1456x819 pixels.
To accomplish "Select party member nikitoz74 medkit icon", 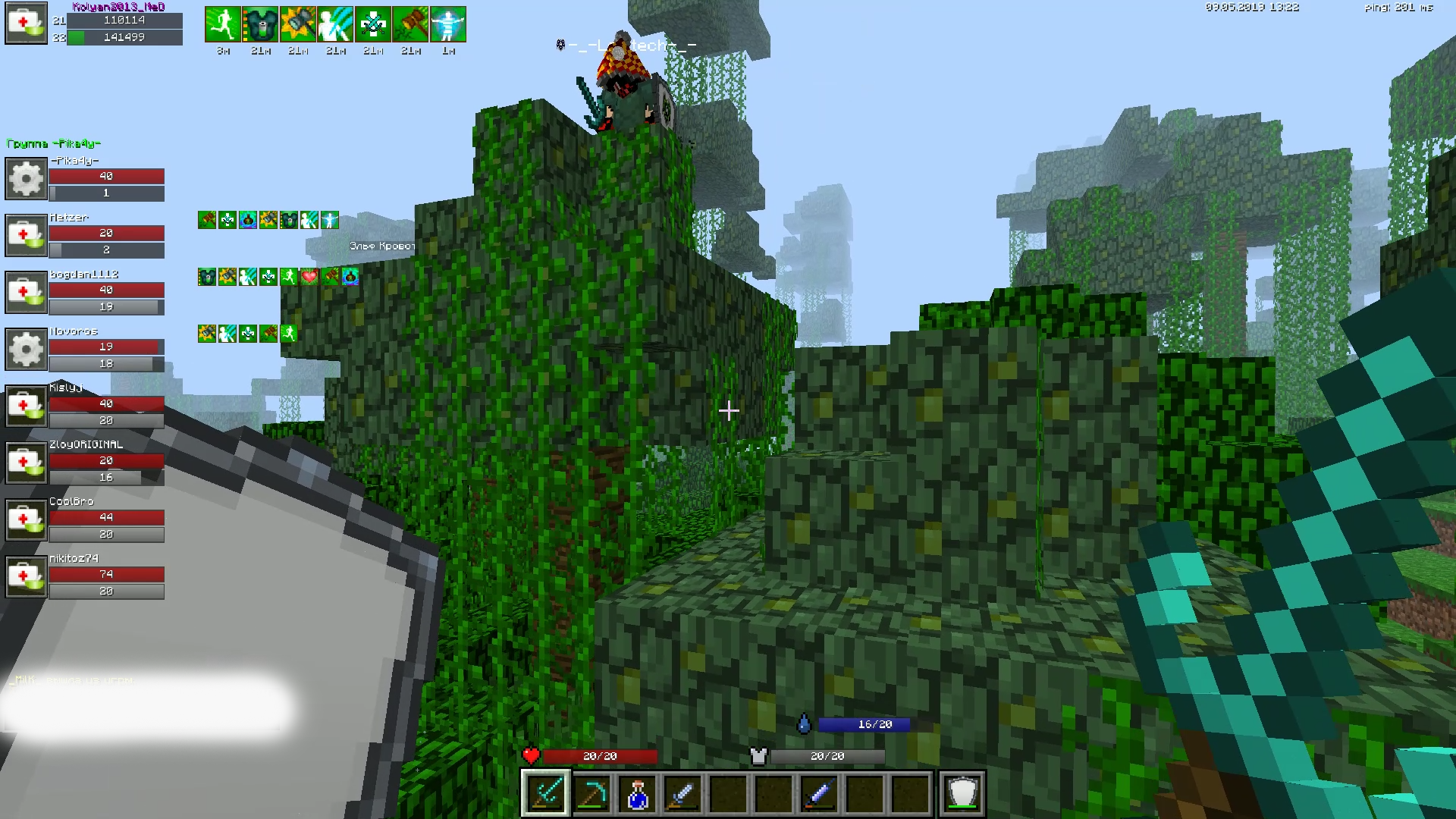I will (x=27, y=576).
